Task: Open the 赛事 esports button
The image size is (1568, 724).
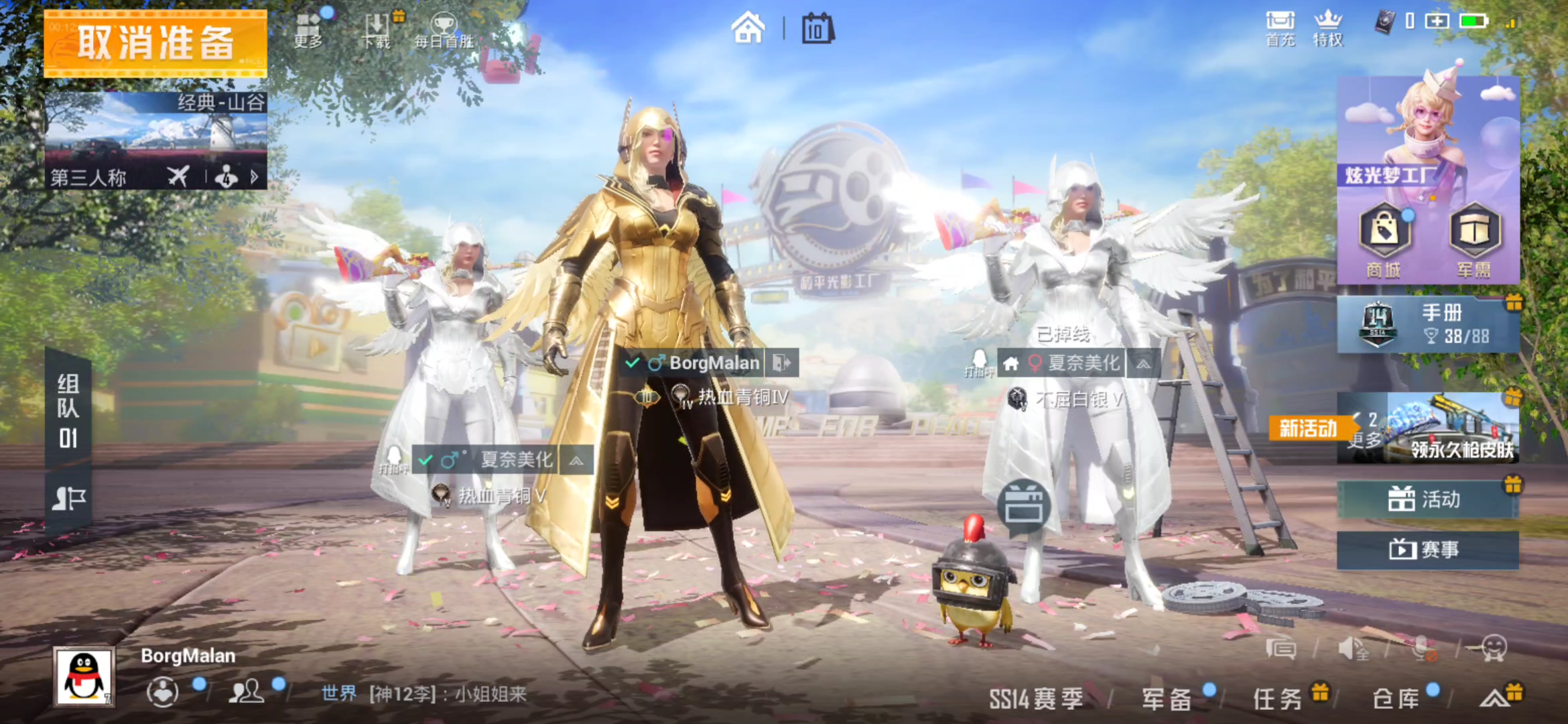Action: pos(1427,550)
